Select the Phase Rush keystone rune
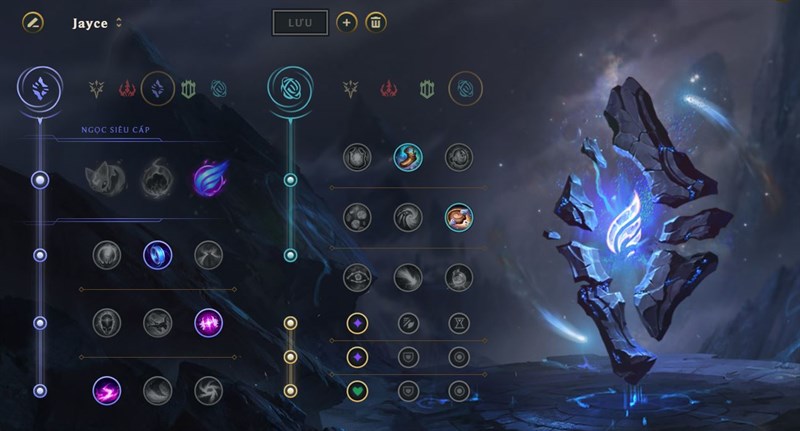800x431 pixels. pyautogui.click(x=209, y=181)
